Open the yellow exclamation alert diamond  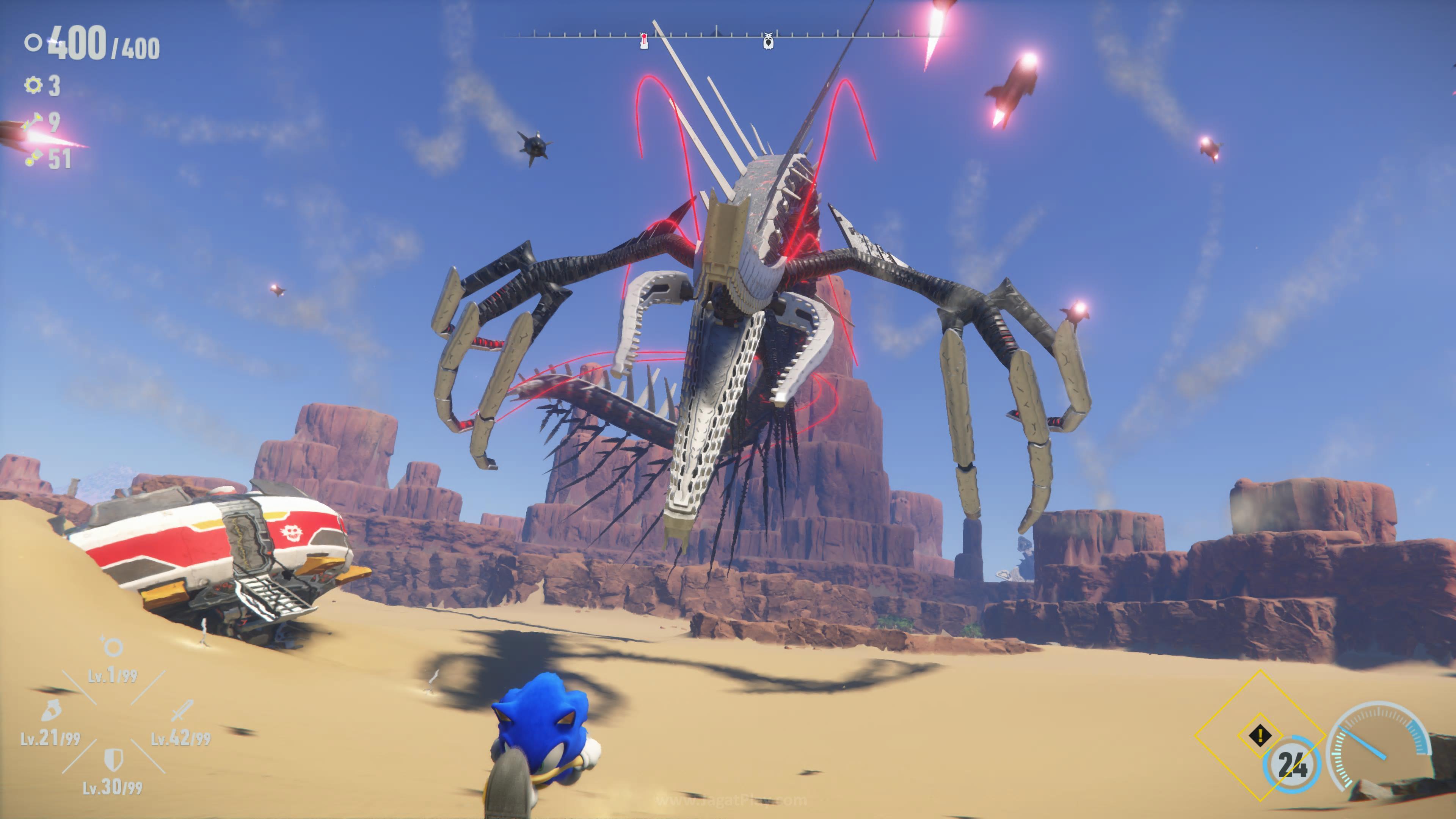click(1260, 735)
